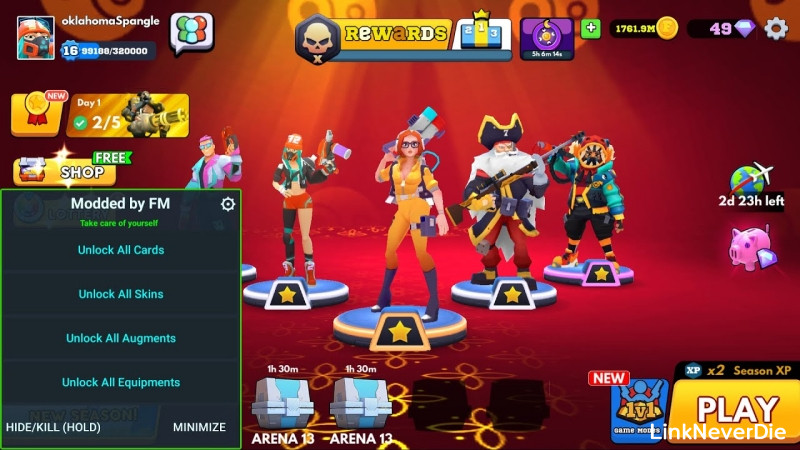Viewport: 800px width, 450px height.
Task: Add currency with the green plus button
Action: click(590, 28)
